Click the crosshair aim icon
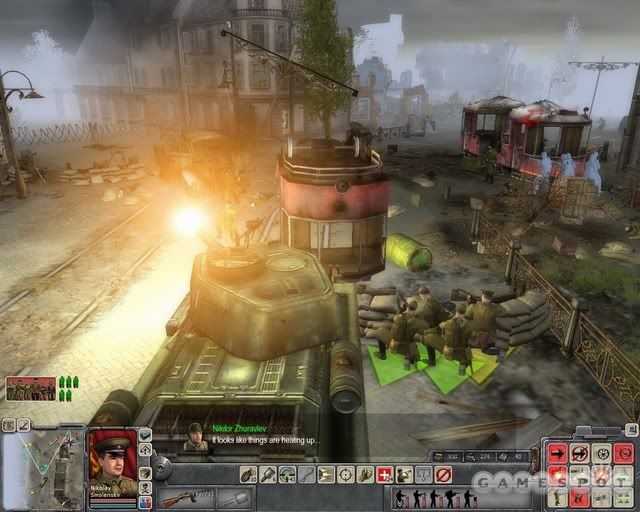640x512 pixels. (346, 474)
